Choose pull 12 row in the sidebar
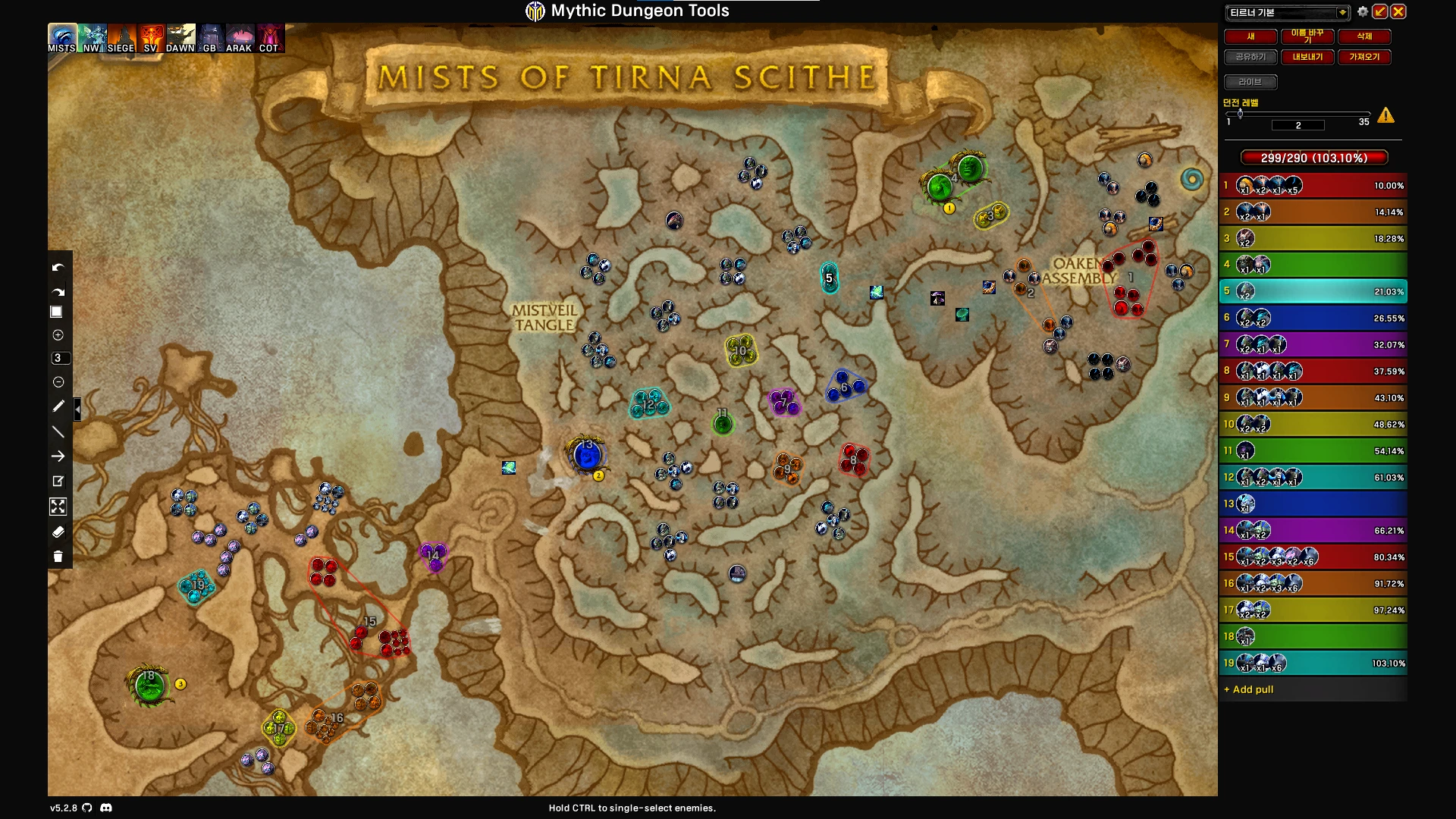 point(1313,477)
